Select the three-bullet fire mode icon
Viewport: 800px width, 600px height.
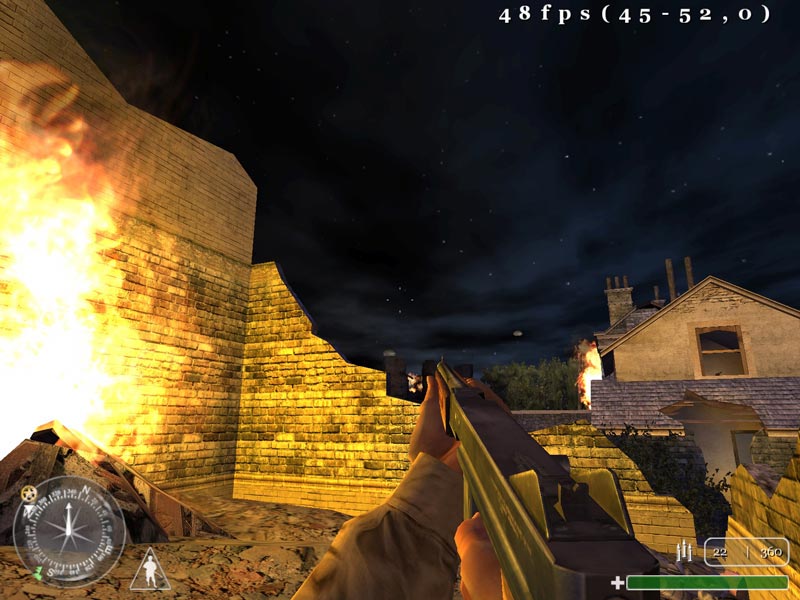685,552
